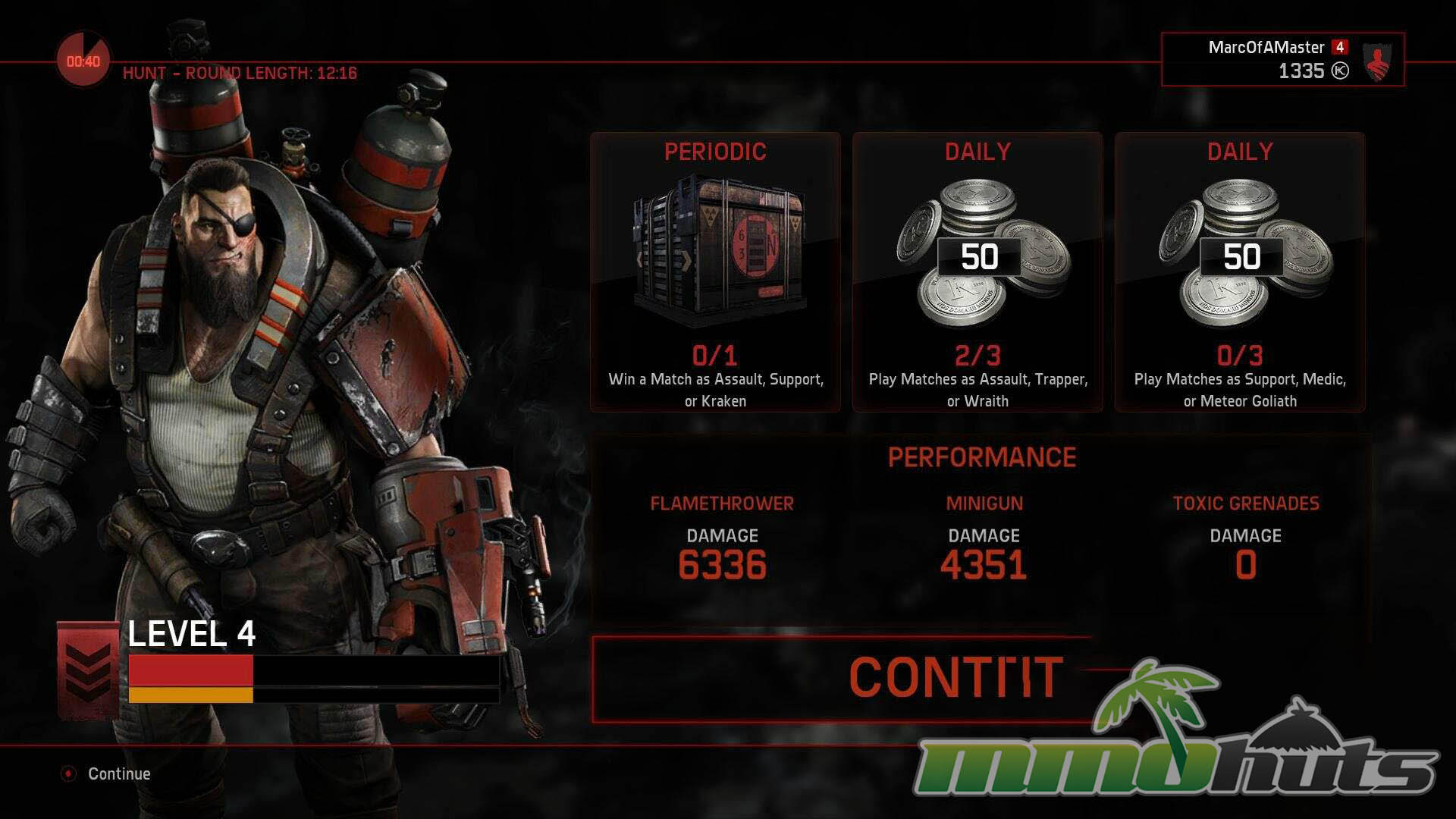1456x819 pixels.
Task: Select the Periodic crate challenge card
Action: (x=715, y=271)
